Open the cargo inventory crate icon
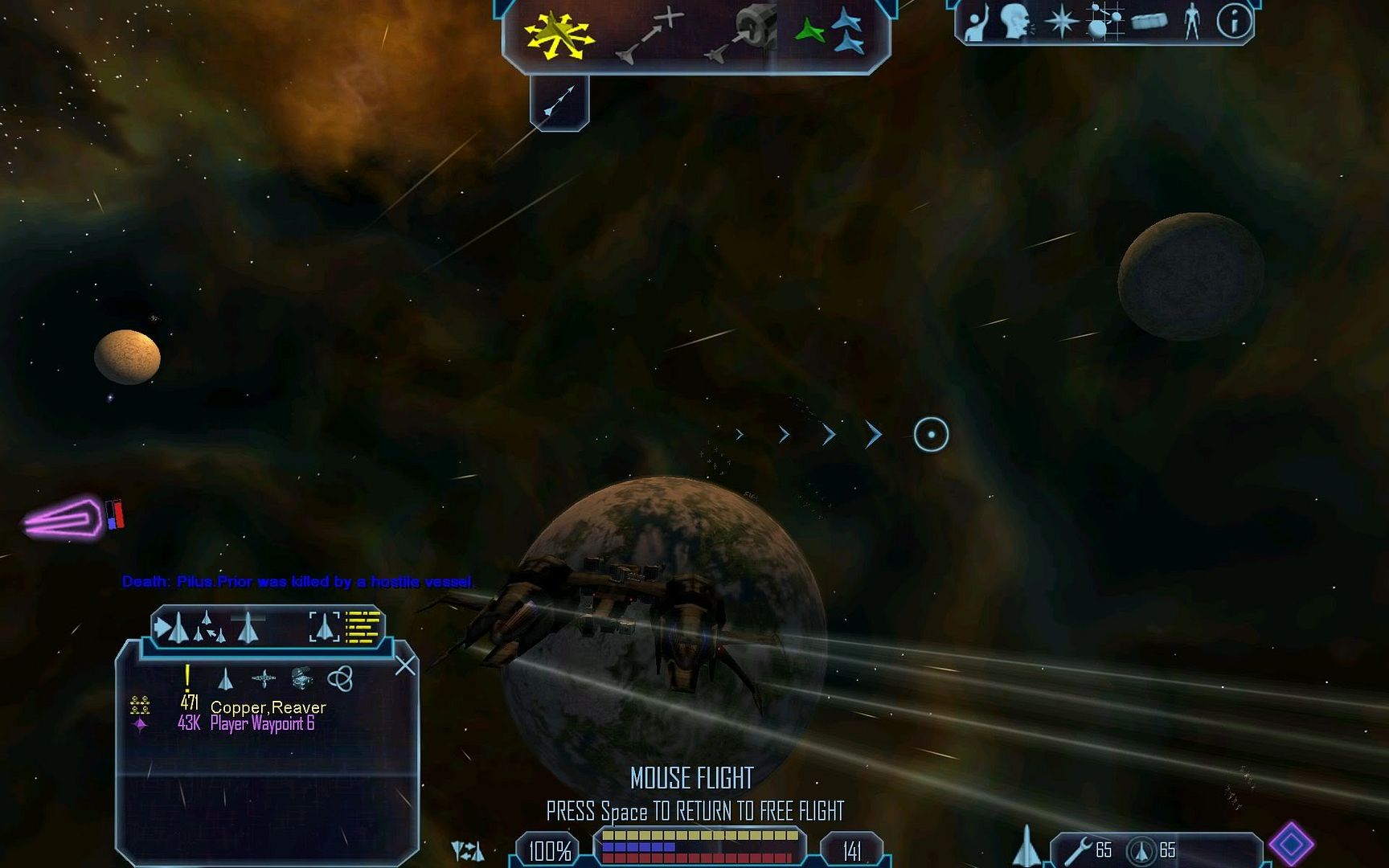1389x868 pixels. pyautogui.click(x=1149, y=22)
